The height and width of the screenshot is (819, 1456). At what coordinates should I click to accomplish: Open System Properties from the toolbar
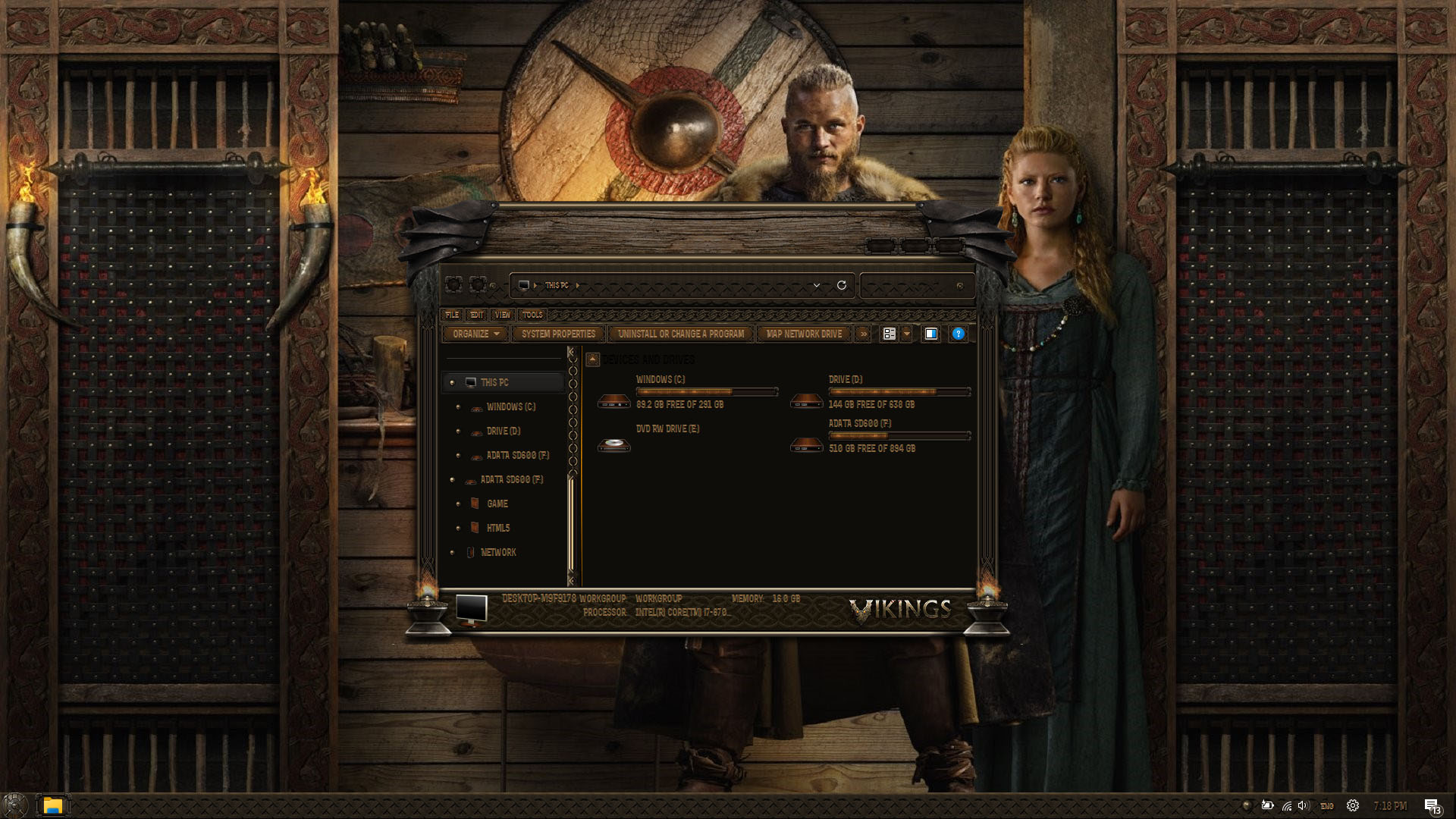tap(558, 334)
